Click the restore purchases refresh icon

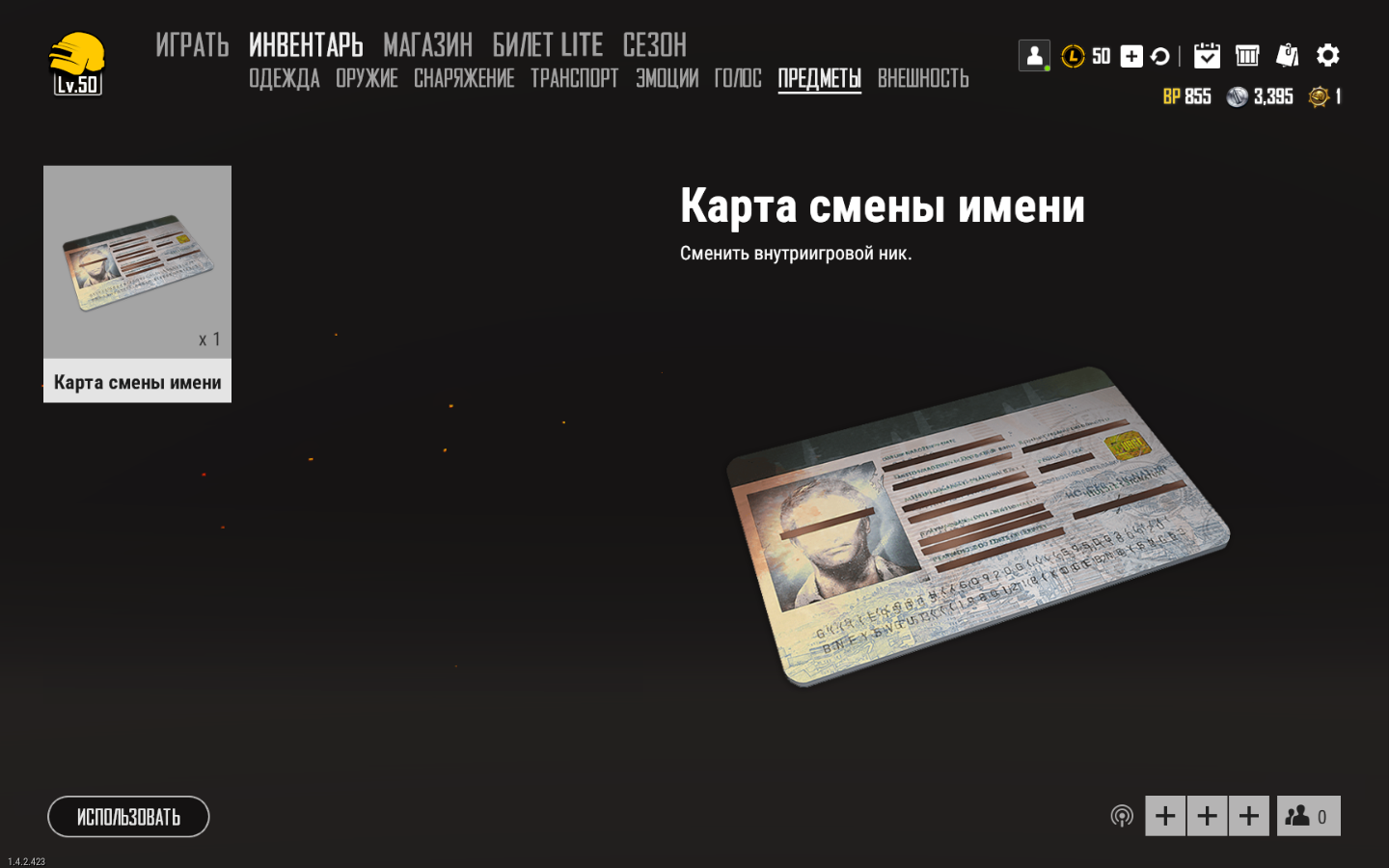(1160, 56)
